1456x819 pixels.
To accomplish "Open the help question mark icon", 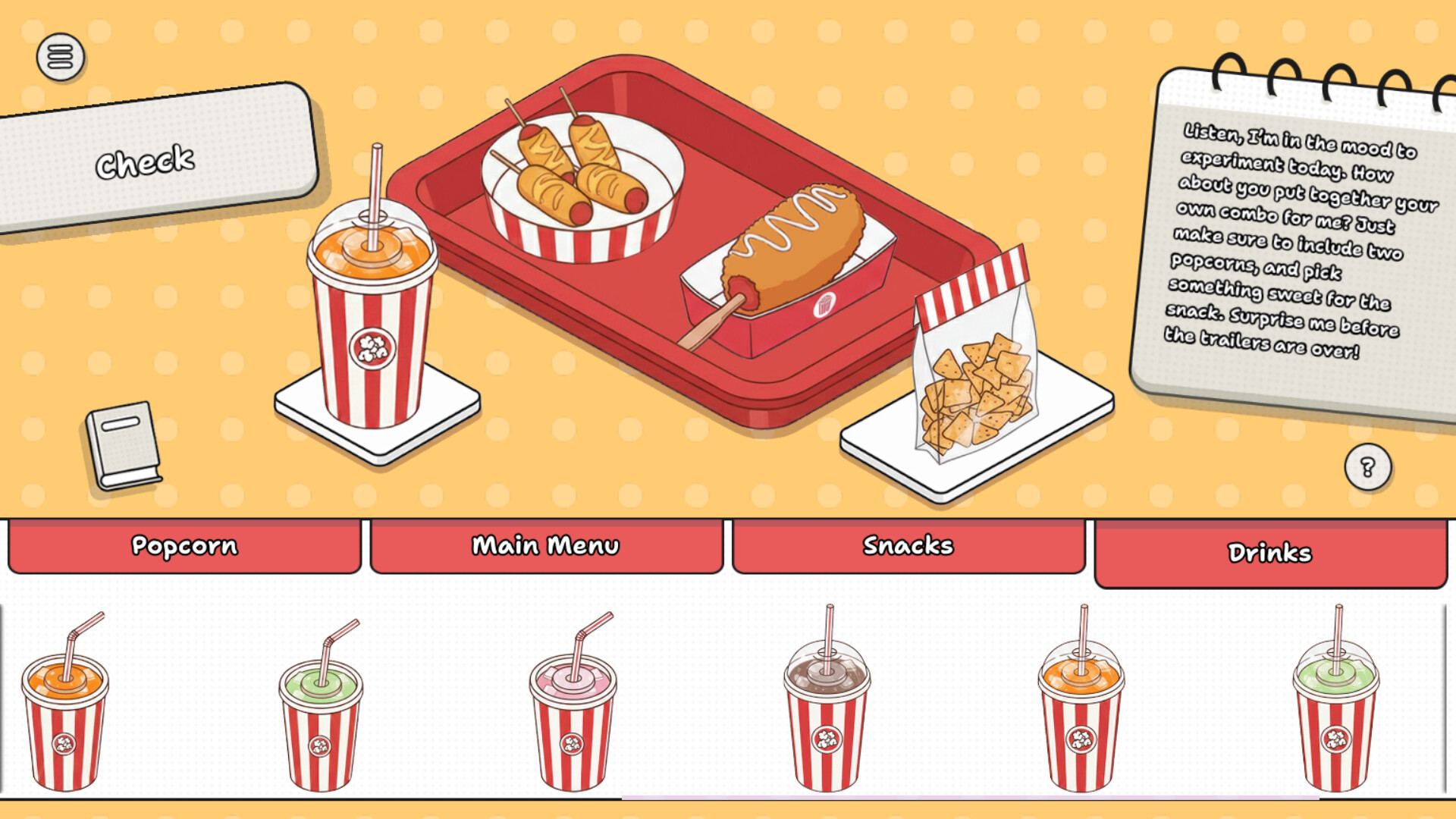I will coord(1367,466).
